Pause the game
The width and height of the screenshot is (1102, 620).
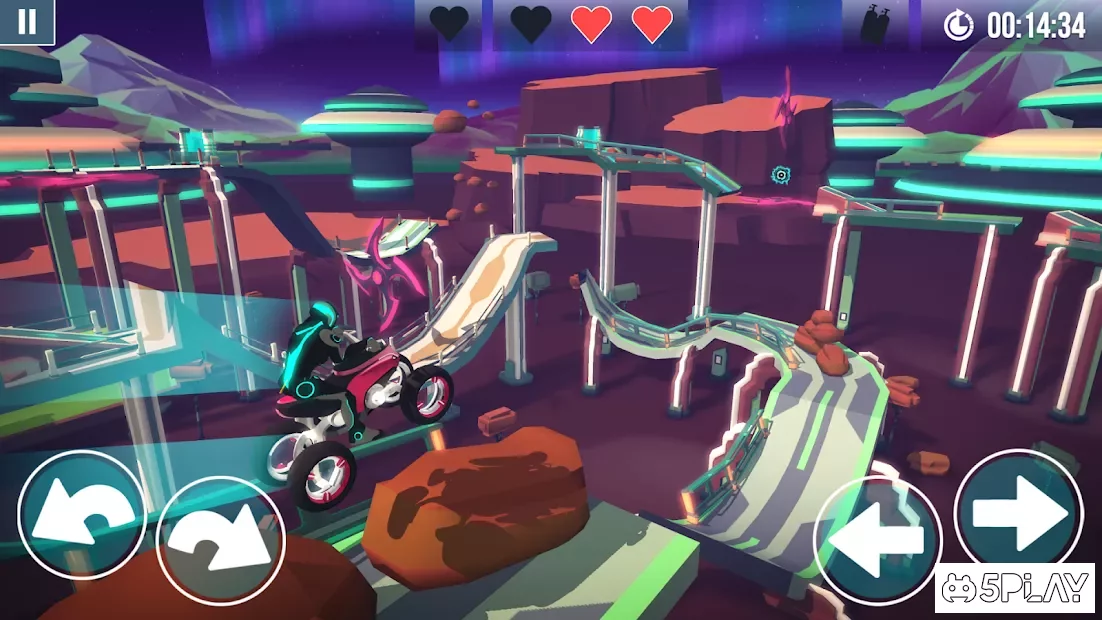pos(27,22)
